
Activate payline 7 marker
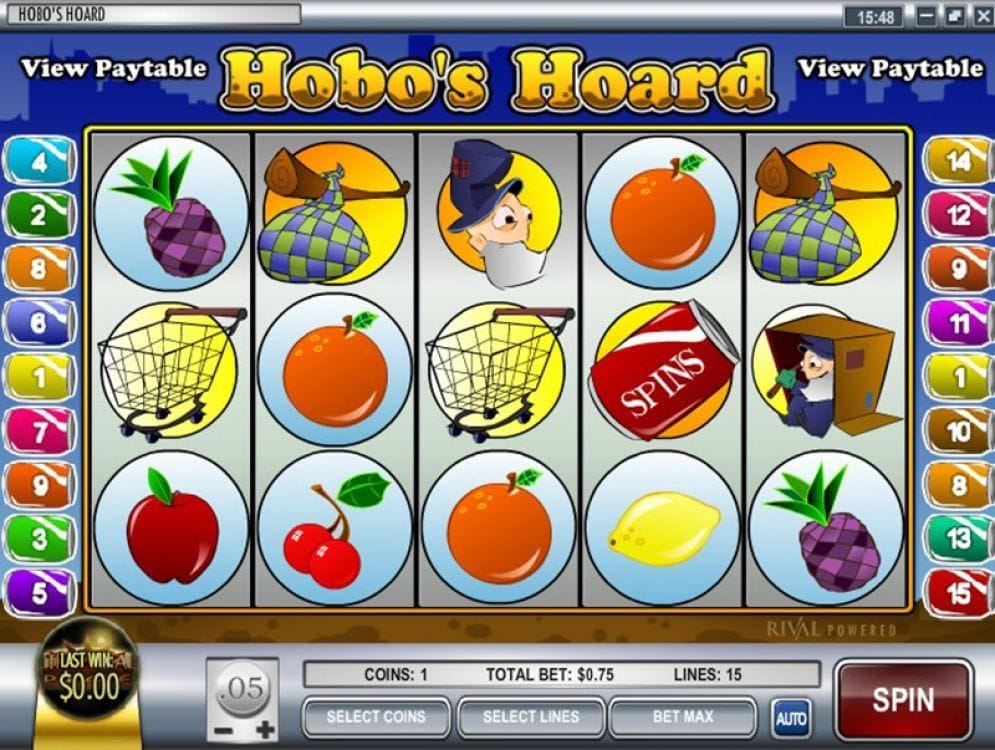[39, 432]
